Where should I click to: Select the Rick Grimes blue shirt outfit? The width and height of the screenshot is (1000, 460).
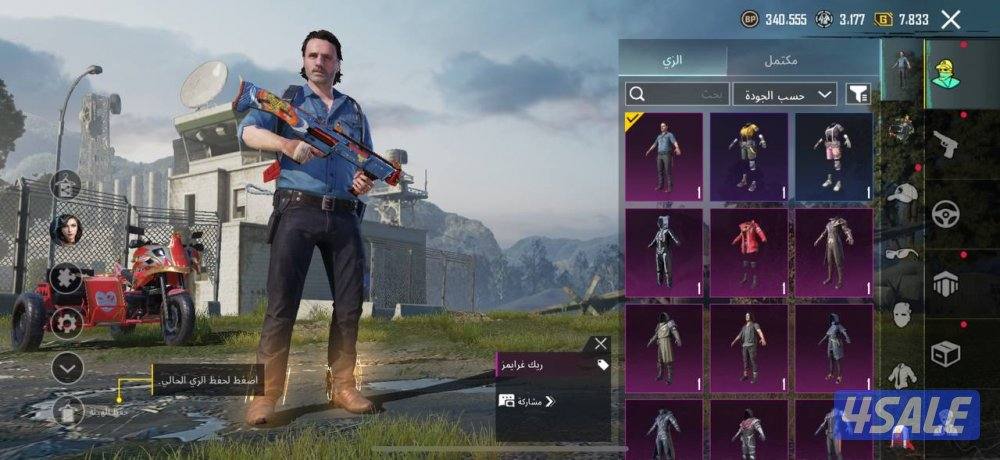[x=664, y=156]
